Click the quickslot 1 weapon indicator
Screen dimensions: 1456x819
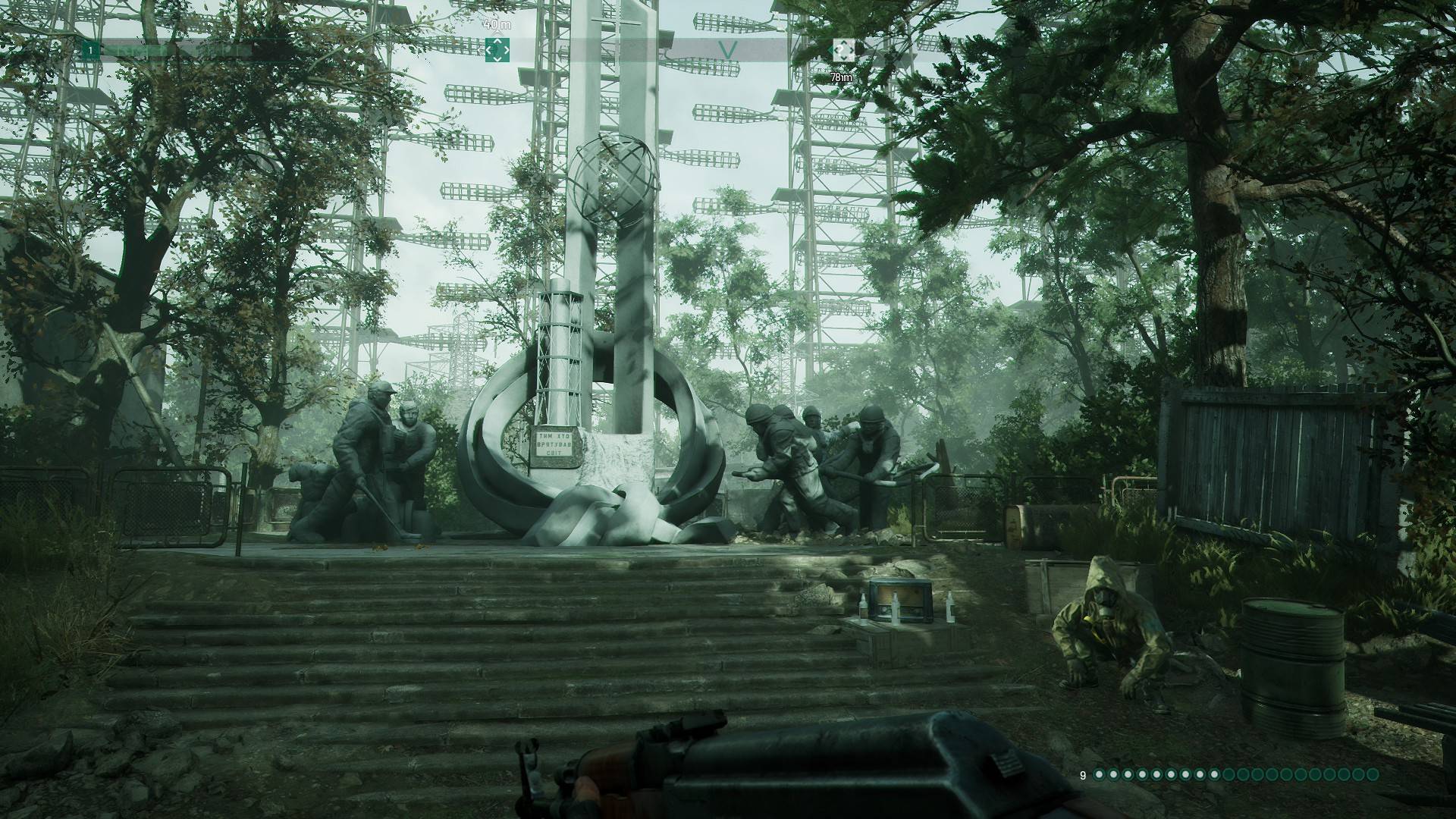click(89, 49)
